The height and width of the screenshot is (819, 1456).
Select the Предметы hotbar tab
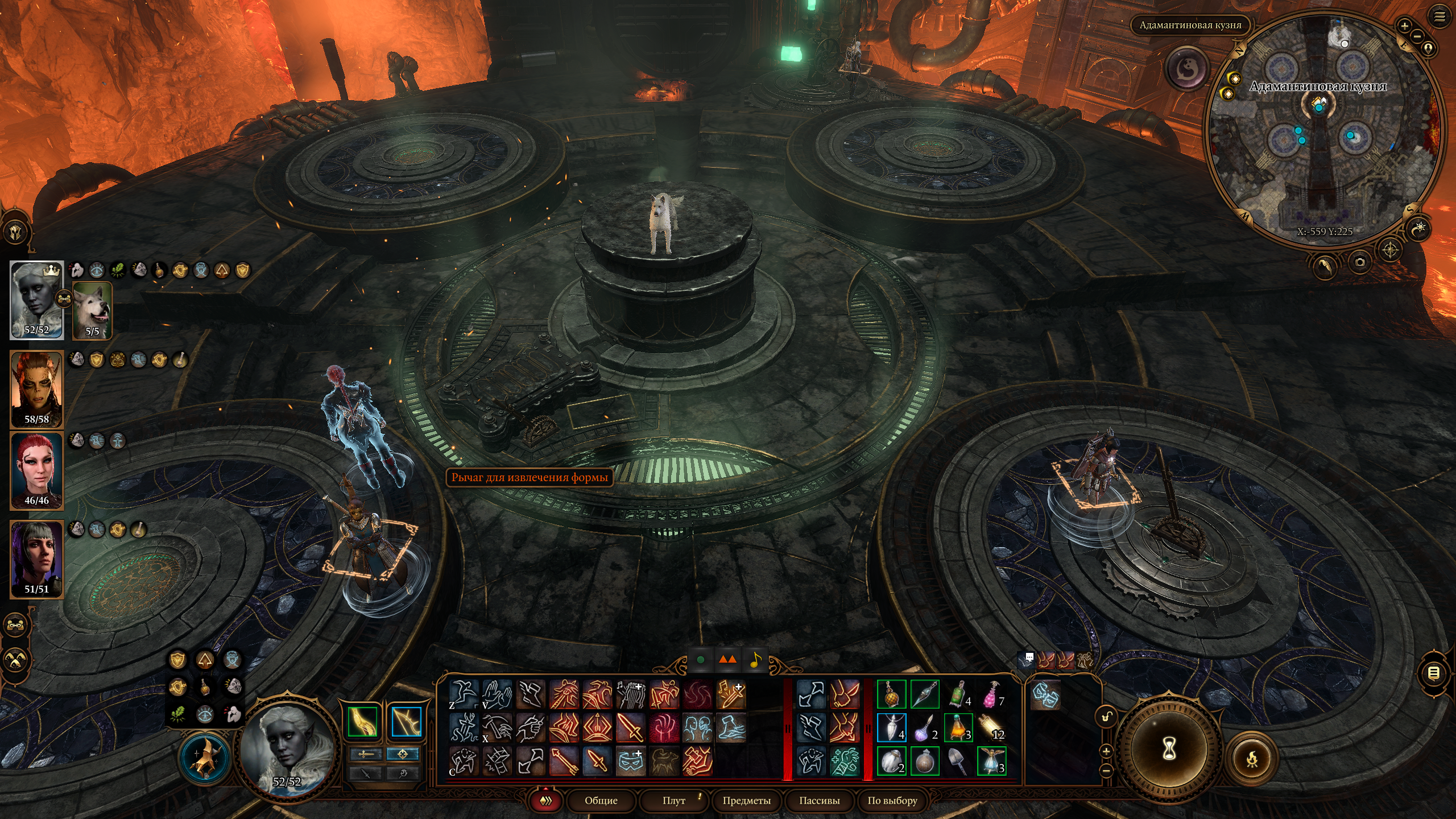click(746, 801)
